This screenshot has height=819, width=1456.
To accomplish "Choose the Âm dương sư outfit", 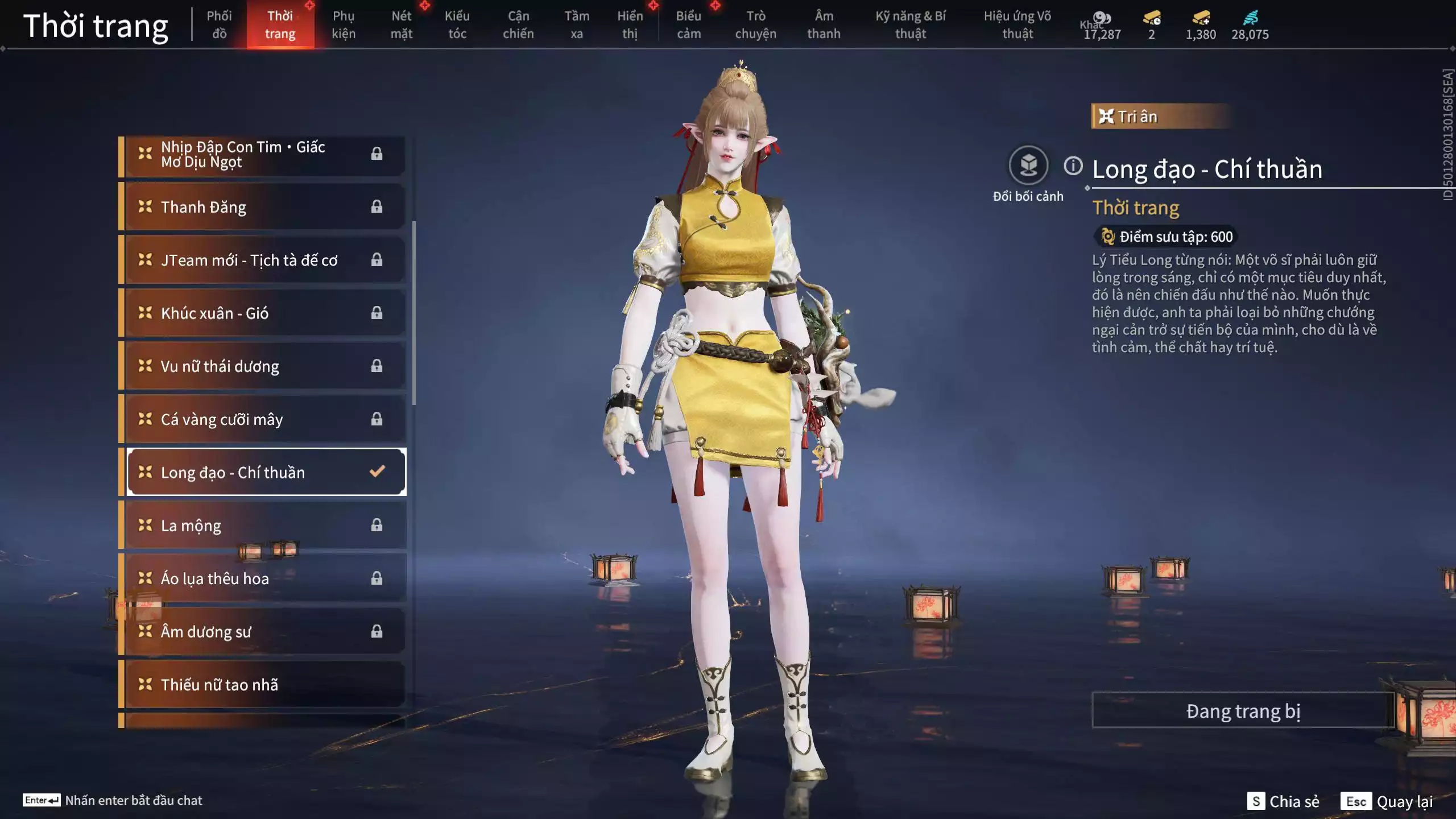I will click(265, 632).
